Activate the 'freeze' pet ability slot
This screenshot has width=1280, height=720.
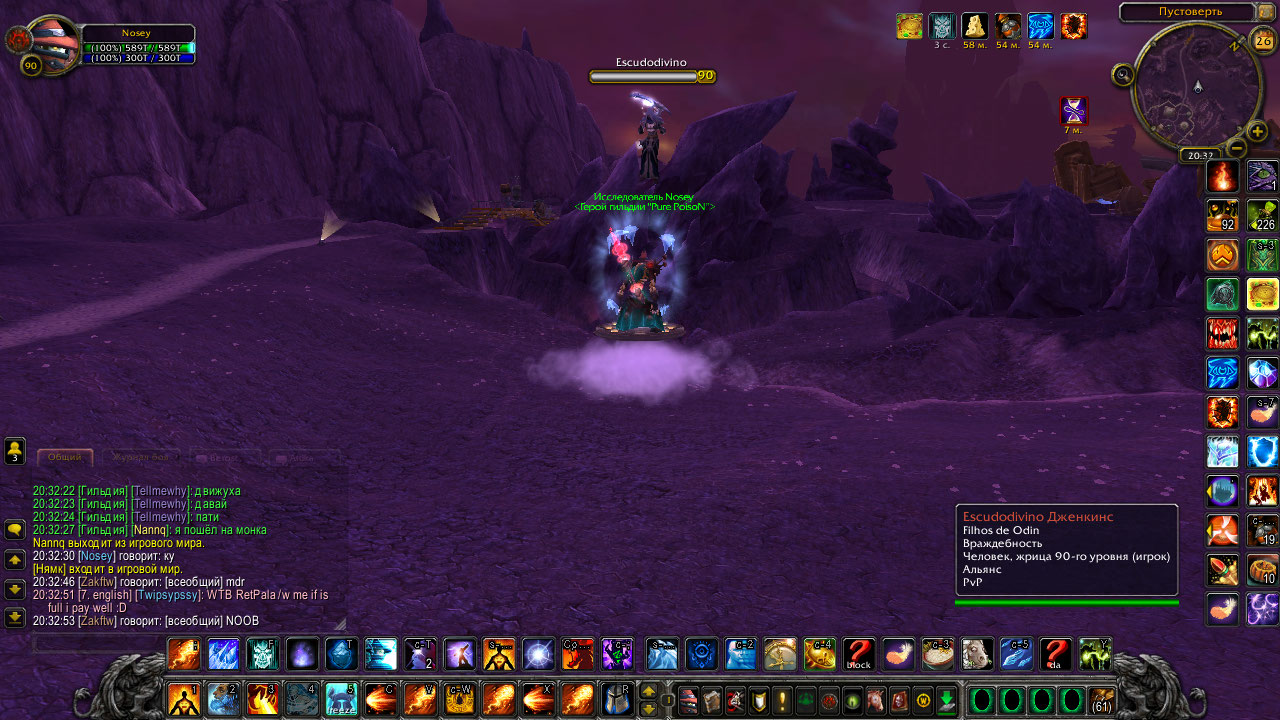(x=340, y=698)
